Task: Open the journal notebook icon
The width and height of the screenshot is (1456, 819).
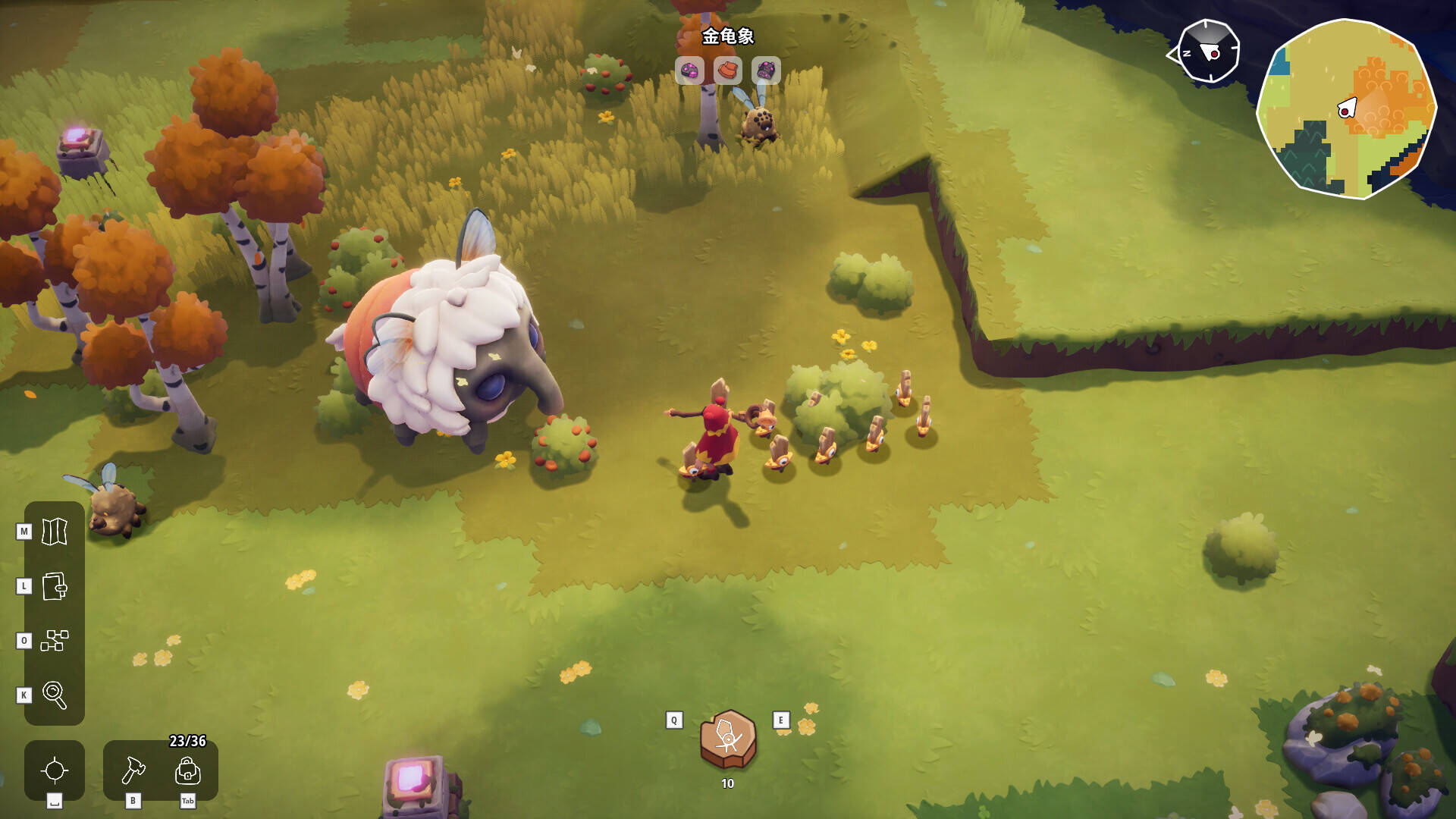Action: pyautogui.click(x=55, y=586)
